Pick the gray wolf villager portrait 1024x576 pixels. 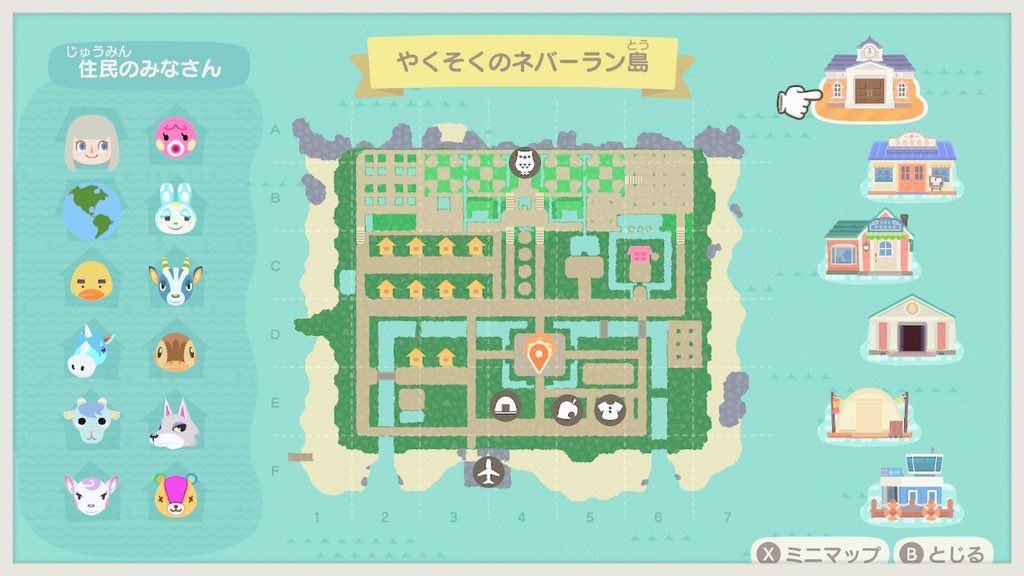click(x=175, y=423)
